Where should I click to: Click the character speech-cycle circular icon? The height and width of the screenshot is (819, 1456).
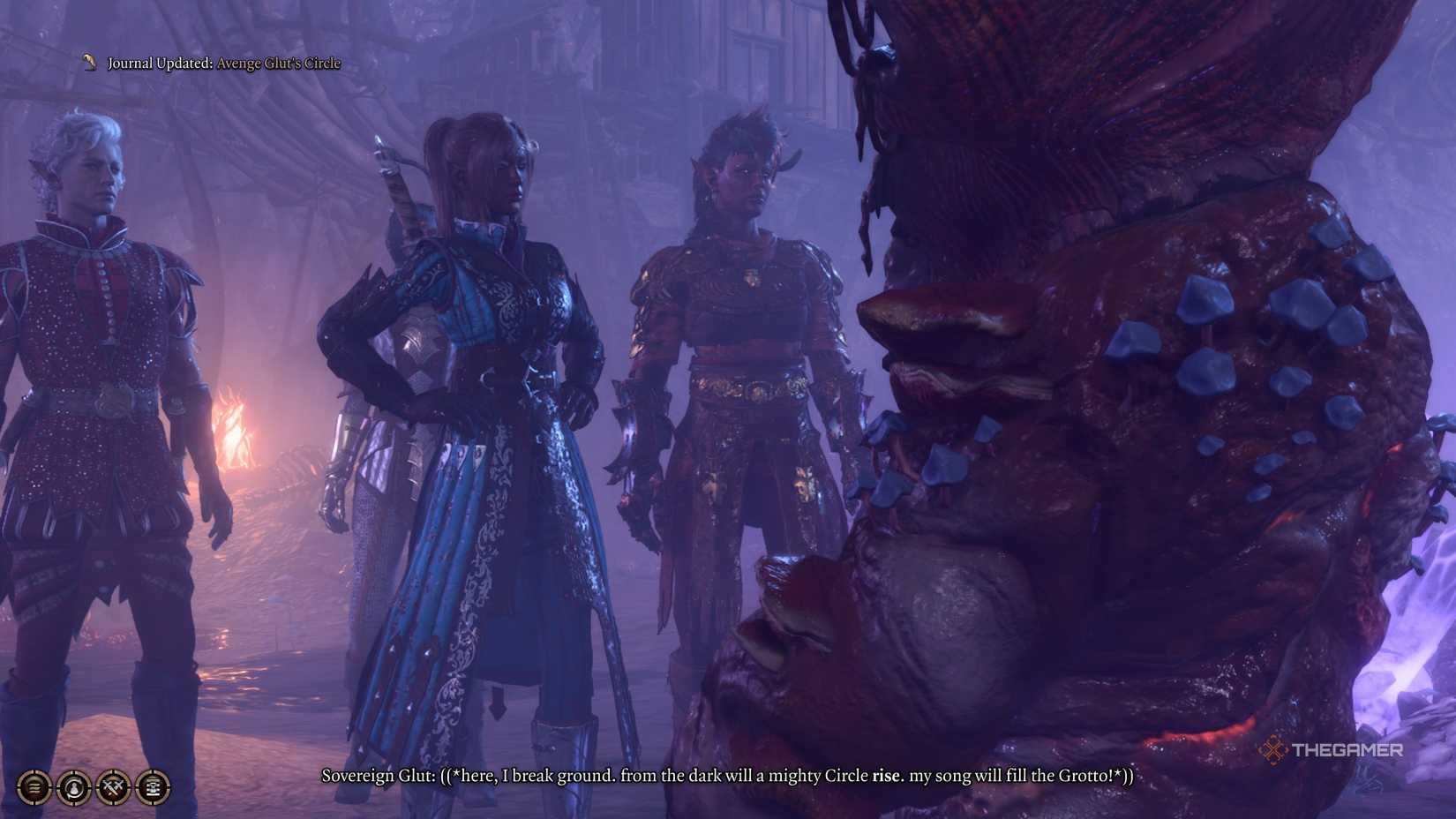[72, 787]
